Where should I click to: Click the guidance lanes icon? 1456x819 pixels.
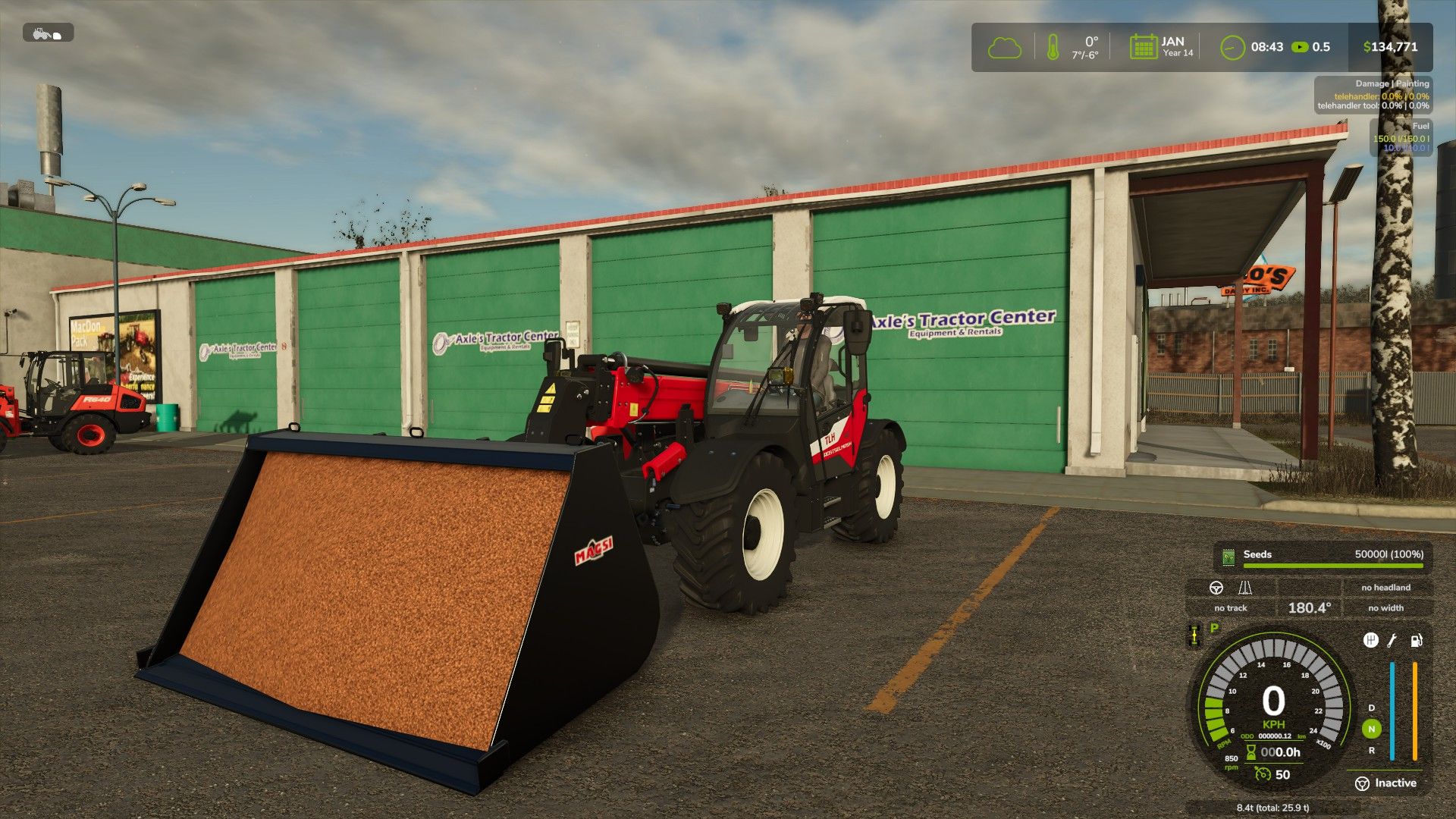(1245, 588)
